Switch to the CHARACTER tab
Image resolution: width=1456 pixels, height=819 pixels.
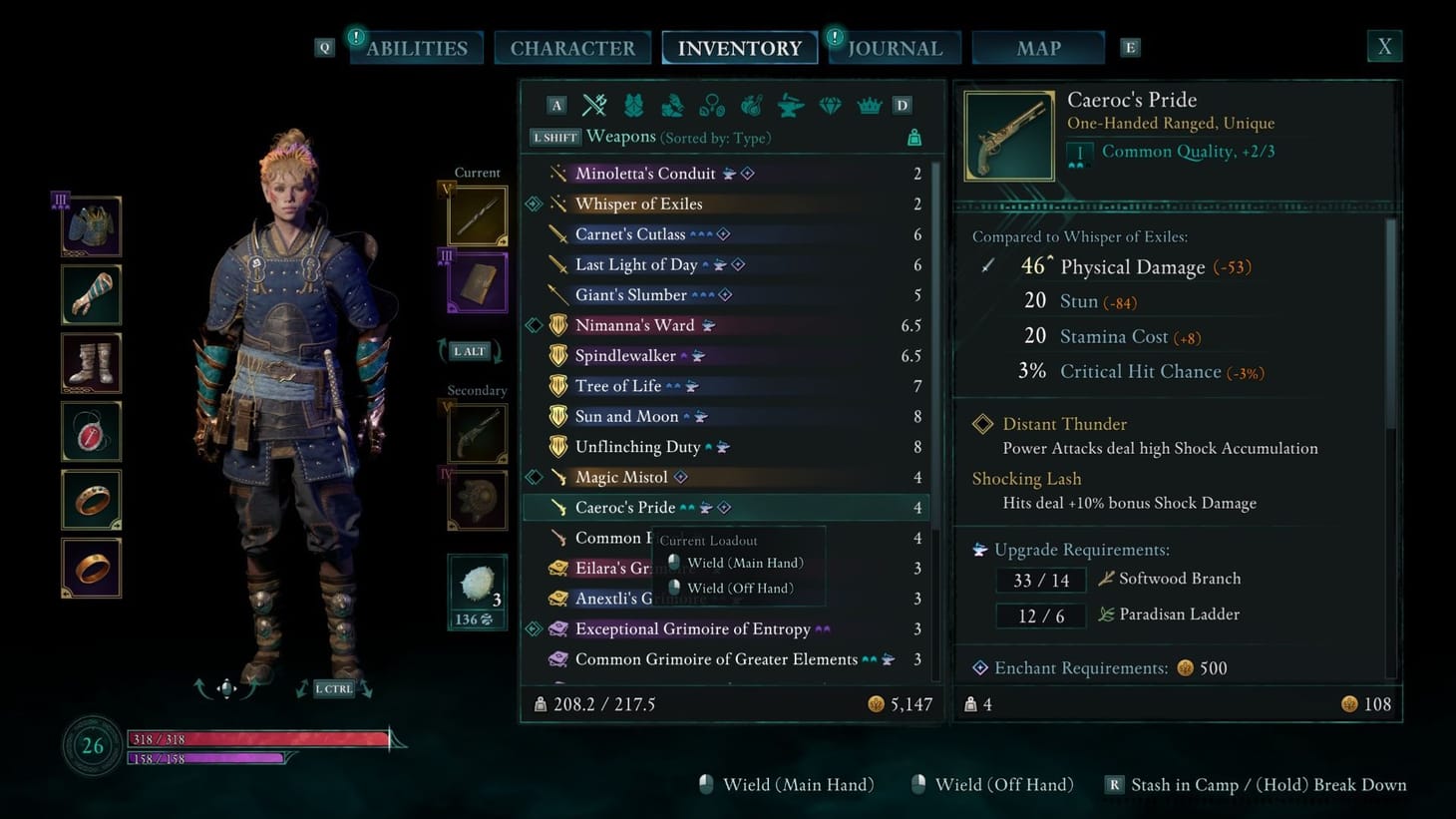pyautogui.click(x=572, y=47)
